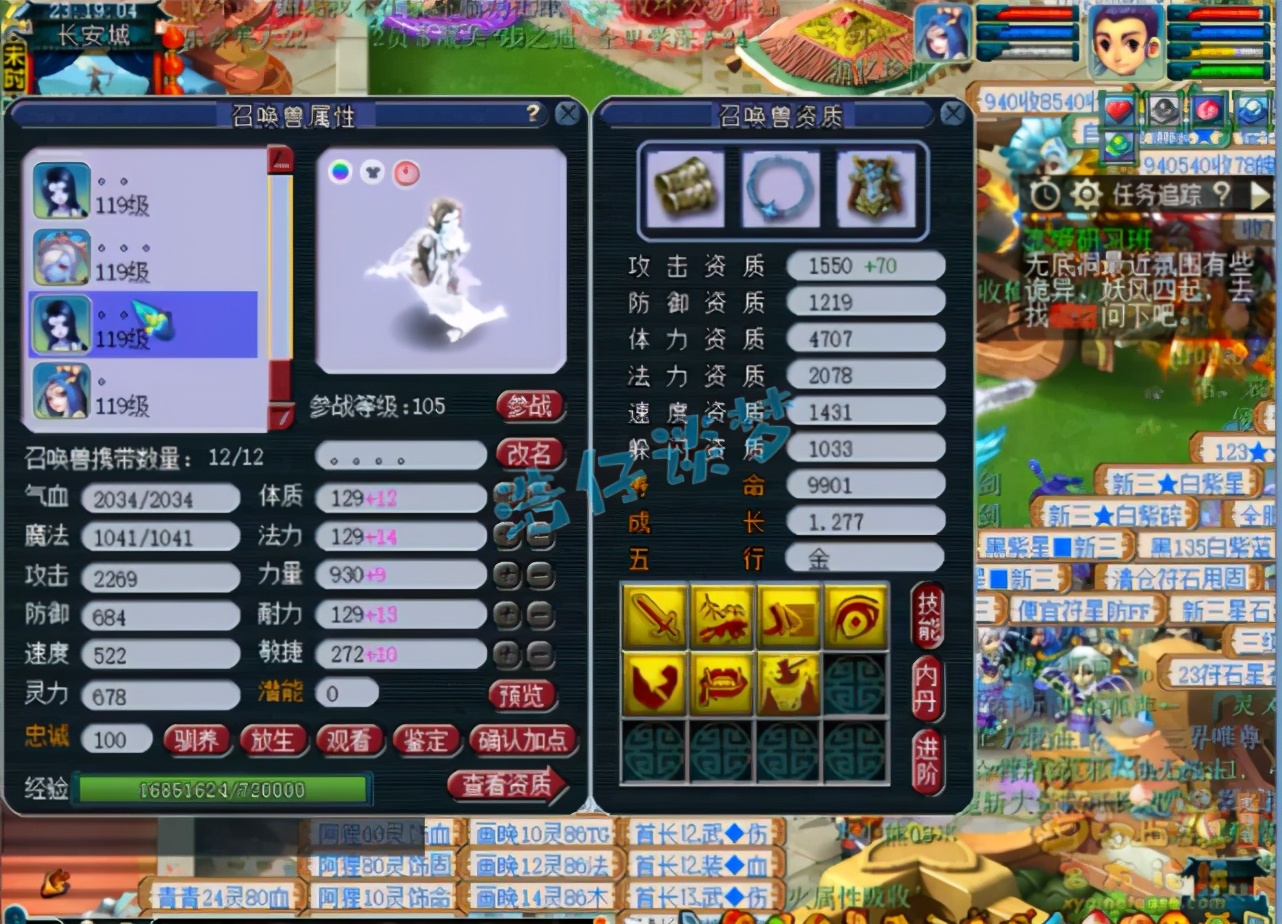Open the help question mark button

click(534, 114)
